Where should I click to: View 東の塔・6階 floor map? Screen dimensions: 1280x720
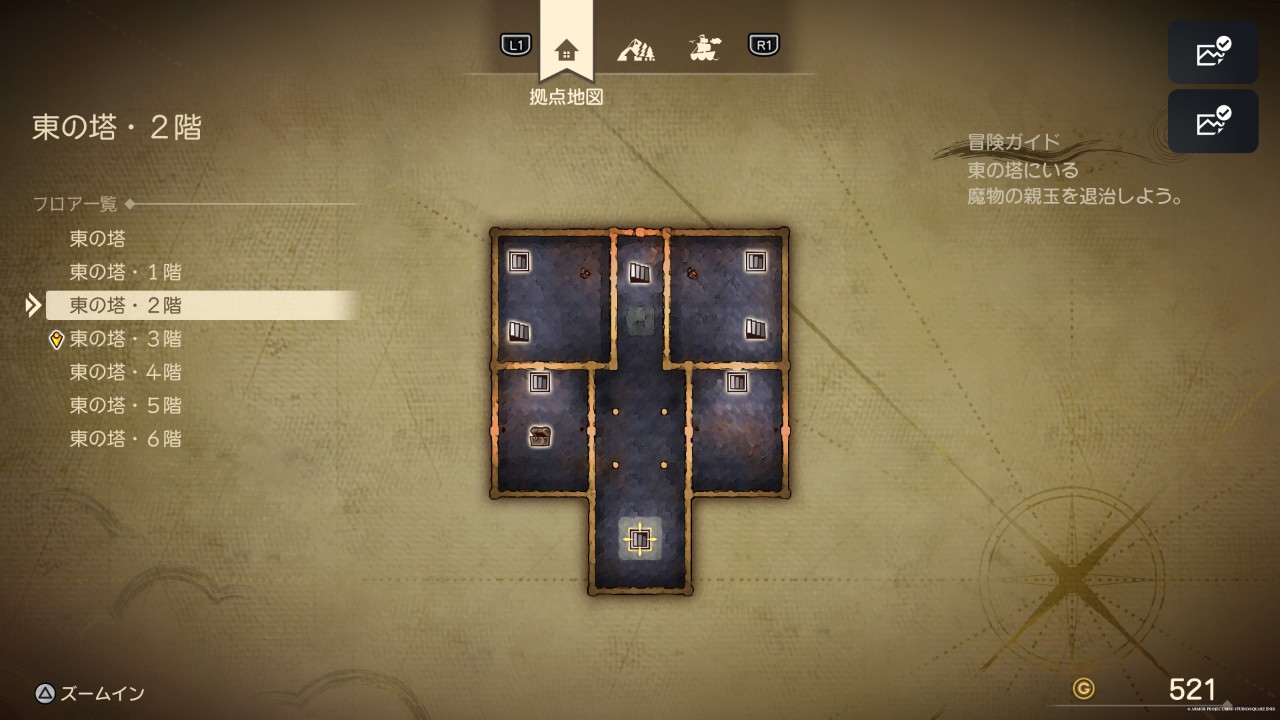[125, 438]
